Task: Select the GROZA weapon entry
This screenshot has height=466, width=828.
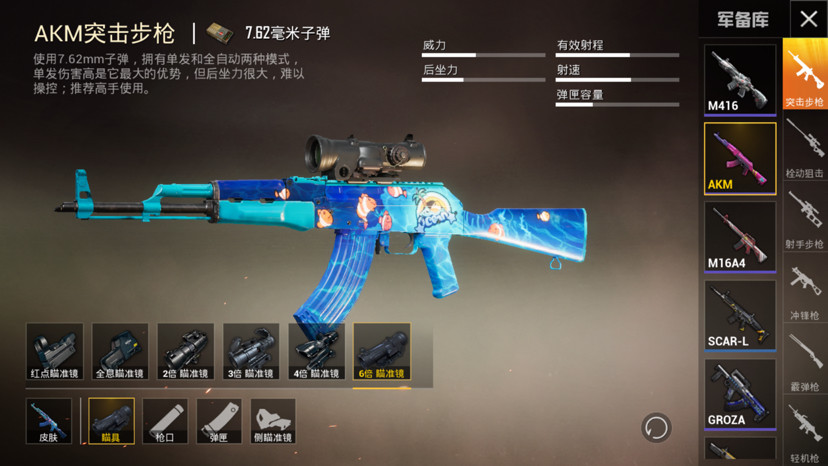Action: 740,392
